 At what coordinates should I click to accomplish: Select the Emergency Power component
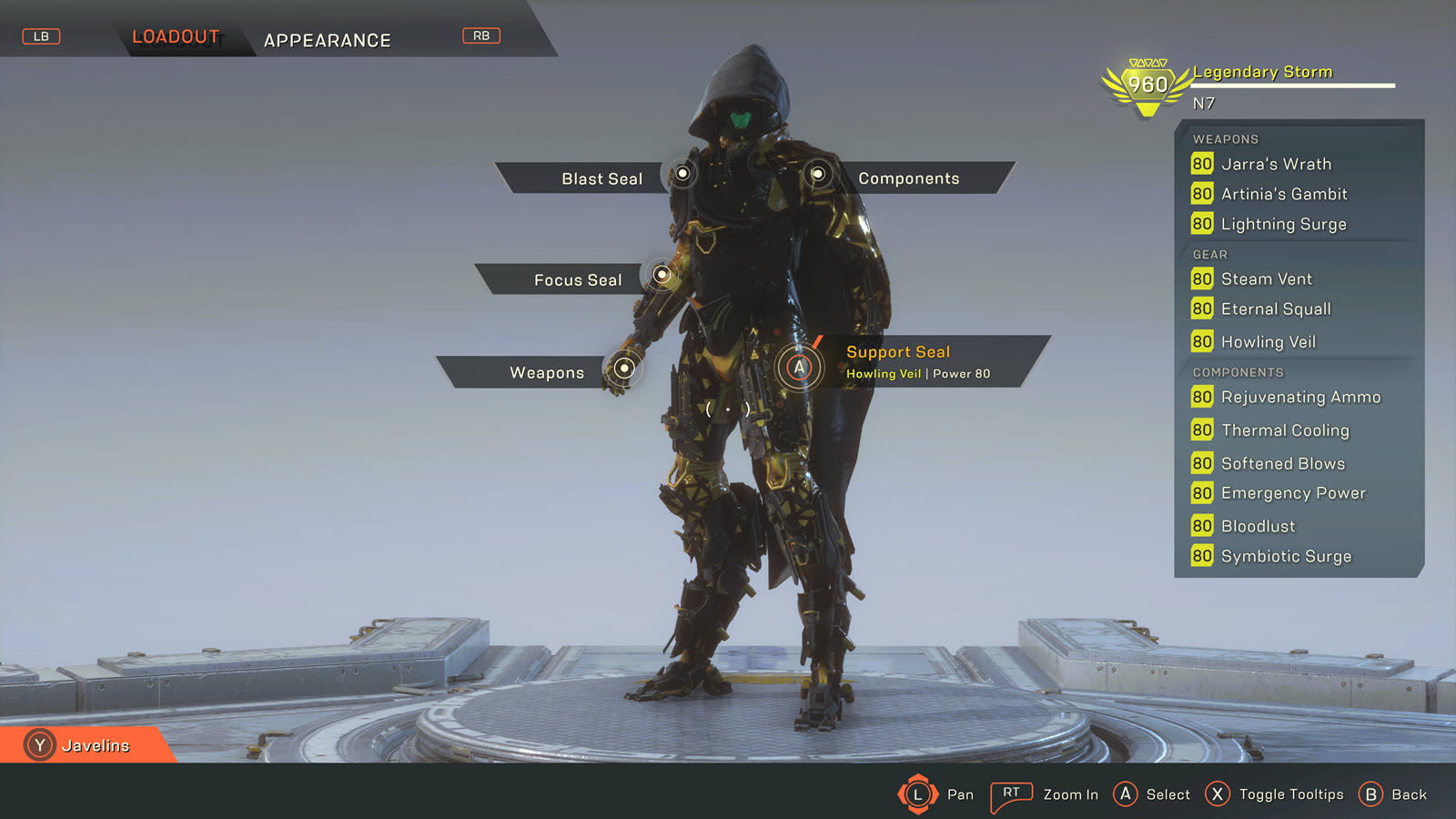click(1292, 493)
